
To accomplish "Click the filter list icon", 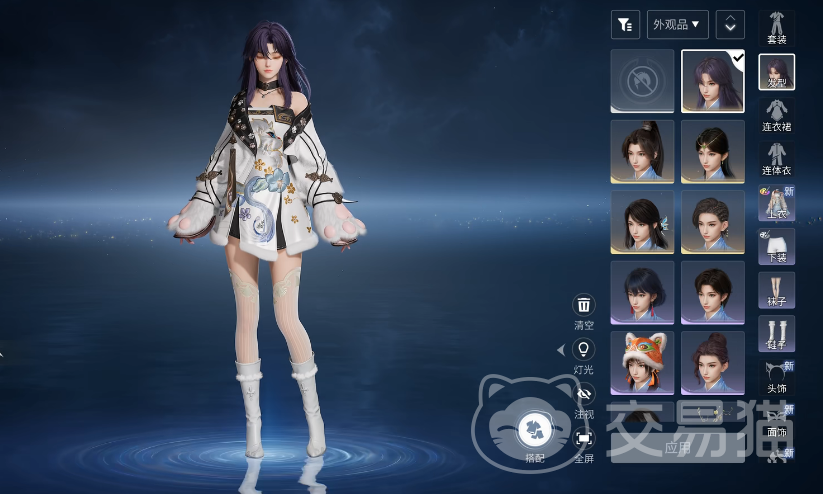I will (625, 24).
